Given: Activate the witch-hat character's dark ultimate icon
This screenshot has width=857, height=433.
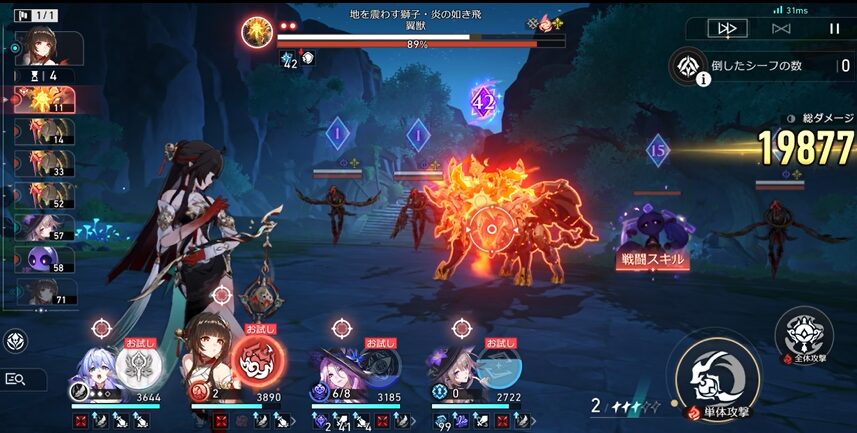Looking at the screenshot, I should pyautogui.click(x=378, y=367).
